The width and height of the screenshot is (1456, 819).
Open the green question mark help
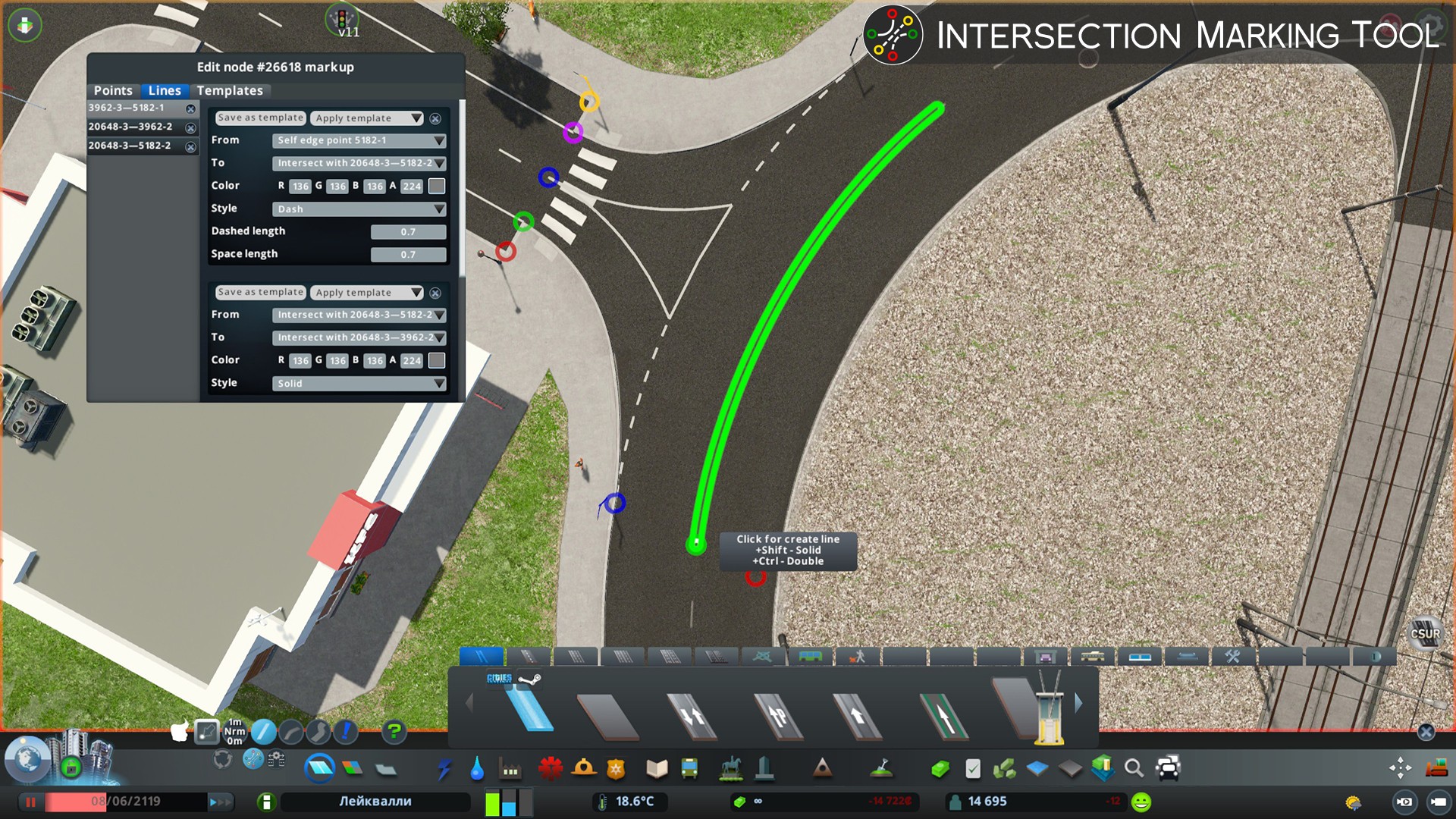click(394, 732)
